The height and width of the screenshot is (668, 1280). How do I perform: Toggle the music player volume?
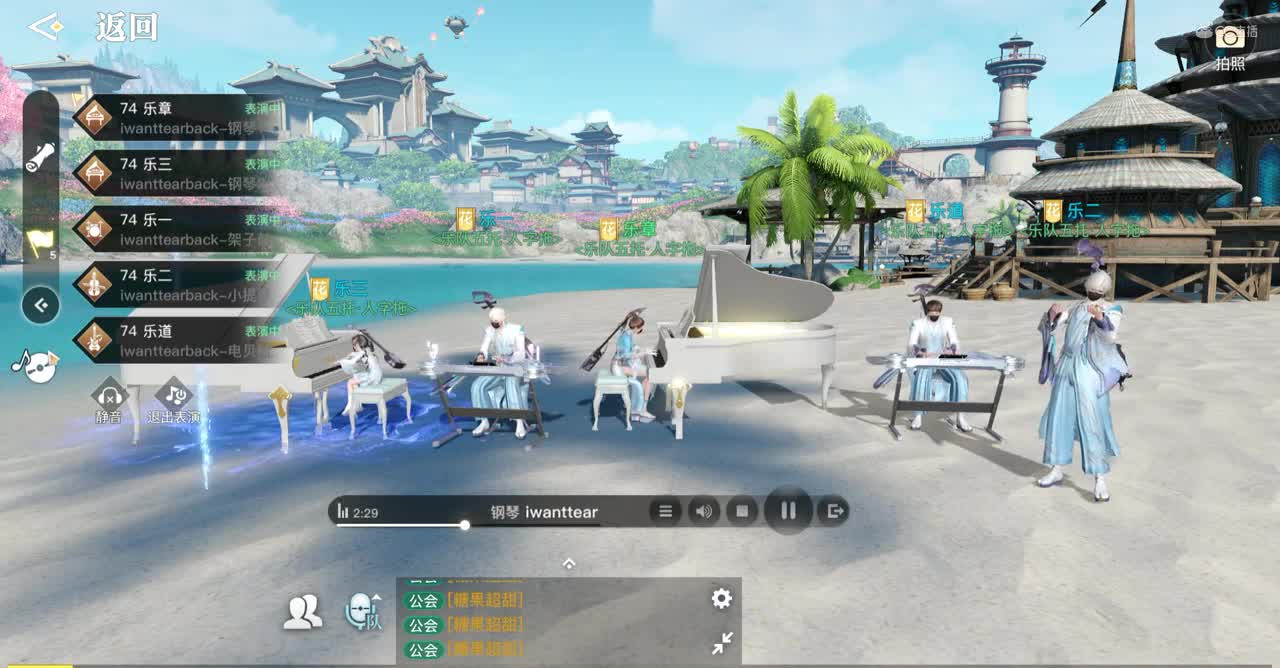[704, 512]
